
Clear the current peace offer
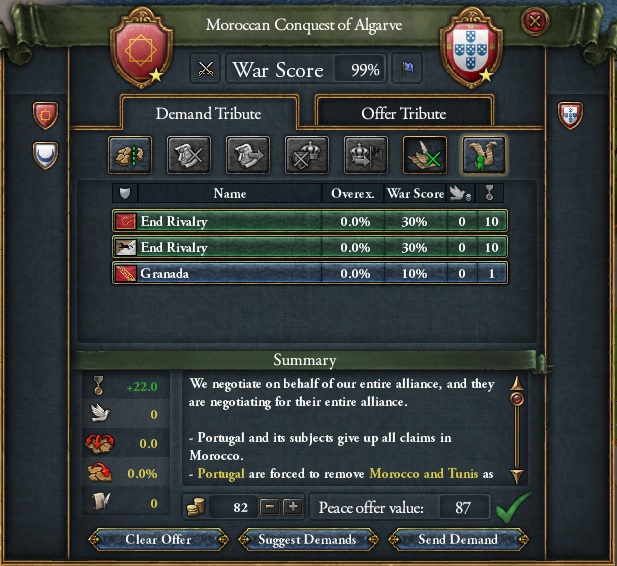pyautogui.click(x=158, y=540)
